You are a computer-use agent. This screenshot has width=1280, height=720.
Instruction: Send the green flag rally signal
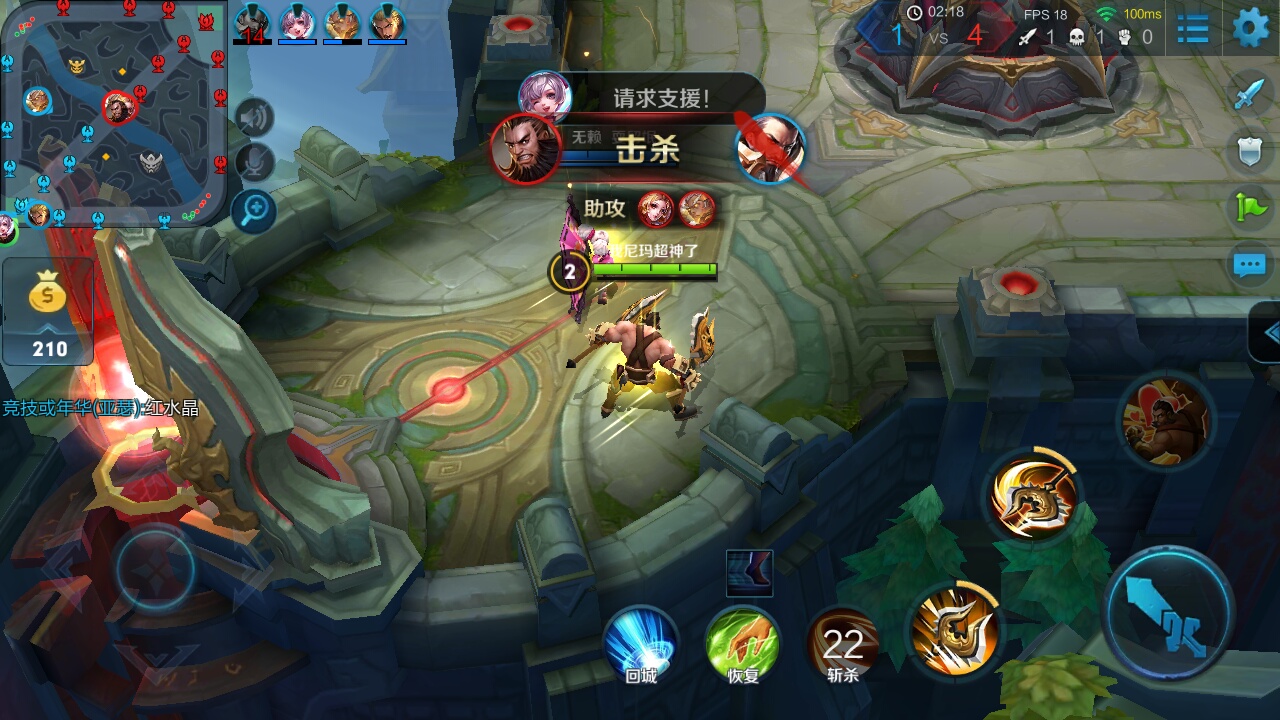[1250, 208]
